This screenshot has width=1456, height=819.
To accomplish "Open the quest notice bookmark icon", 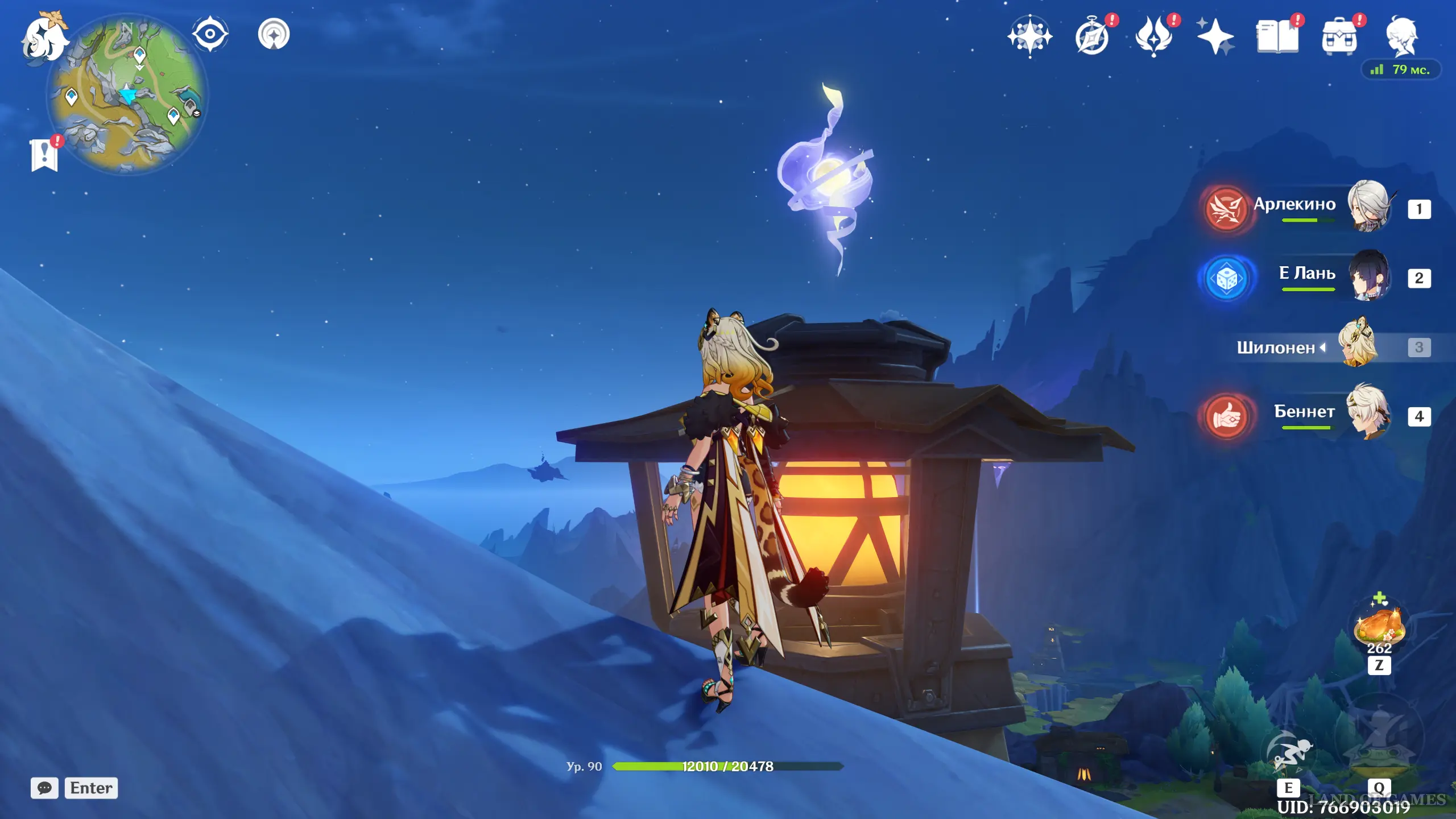I will coord(44,154).
